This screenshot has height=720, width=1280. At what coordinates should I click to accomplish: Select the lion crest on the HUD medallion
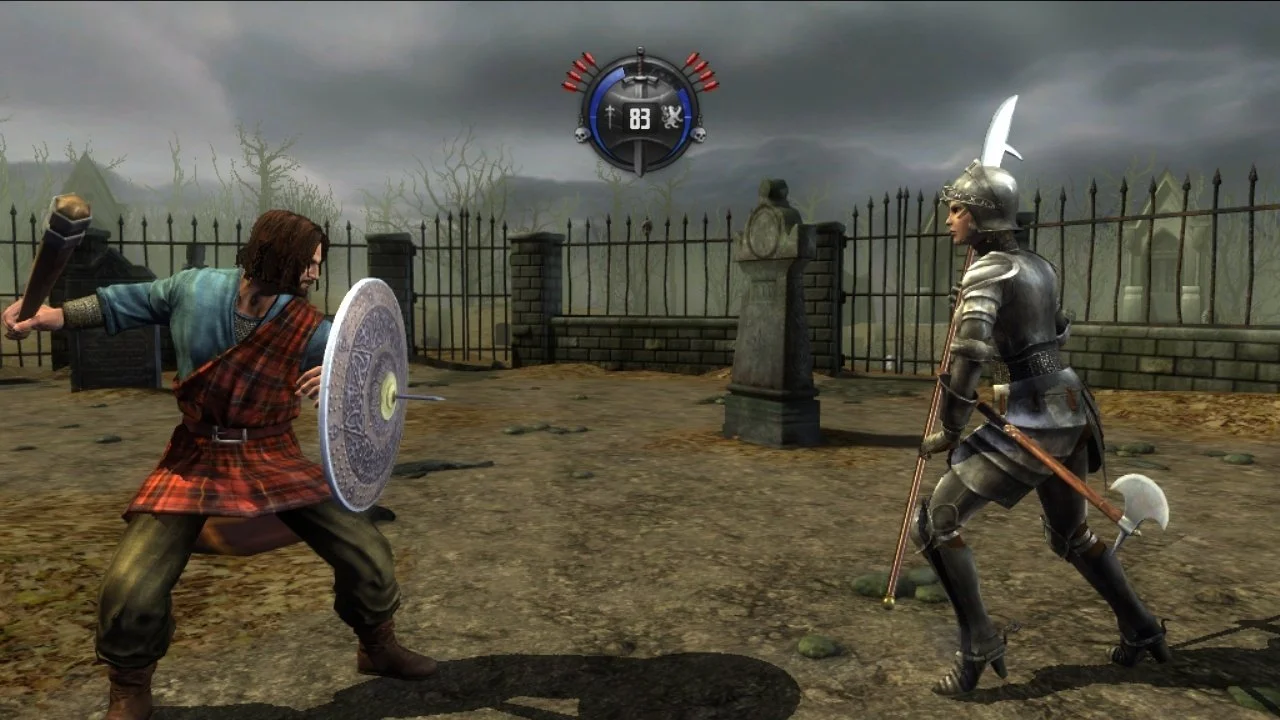(x=671, y=117)
